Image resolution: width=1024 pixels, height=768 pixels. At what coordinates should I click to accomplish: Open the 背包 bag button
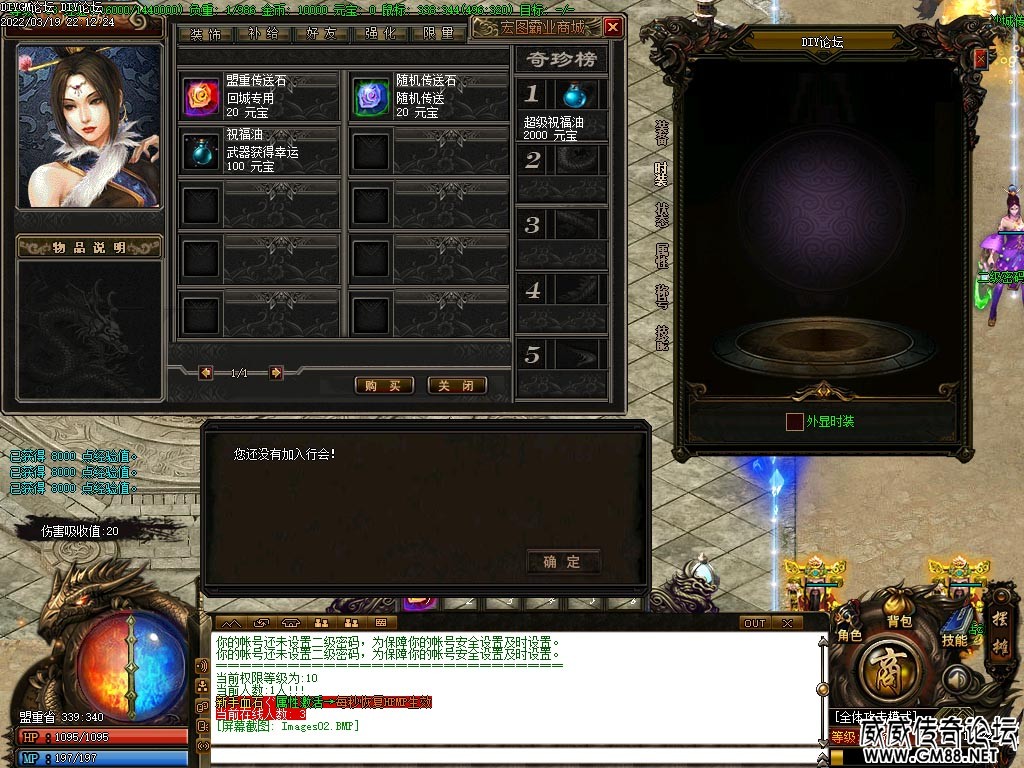point(899,623)
